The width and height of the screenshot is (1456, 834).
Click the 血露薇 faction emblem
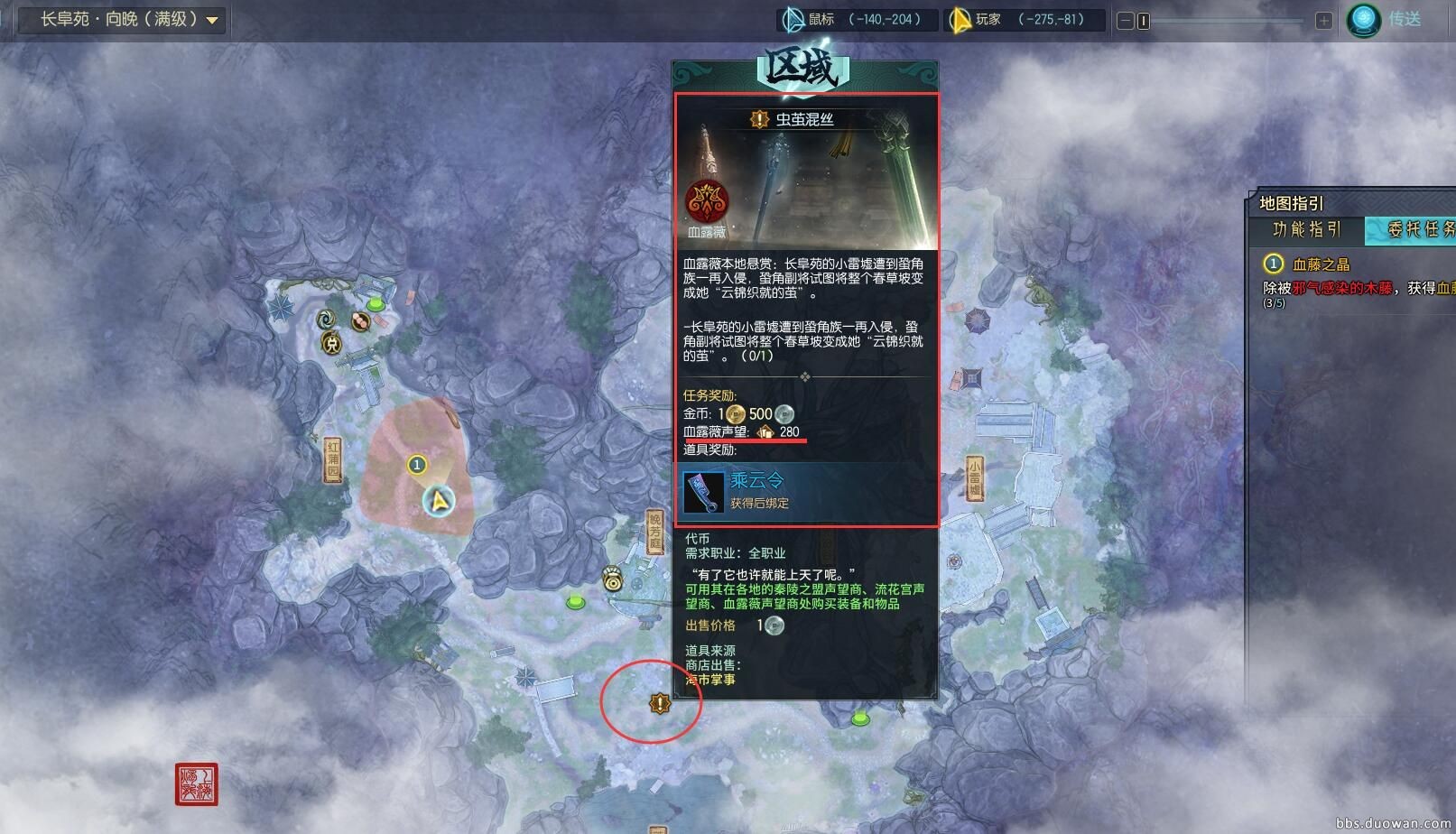[x=707, y=202]
